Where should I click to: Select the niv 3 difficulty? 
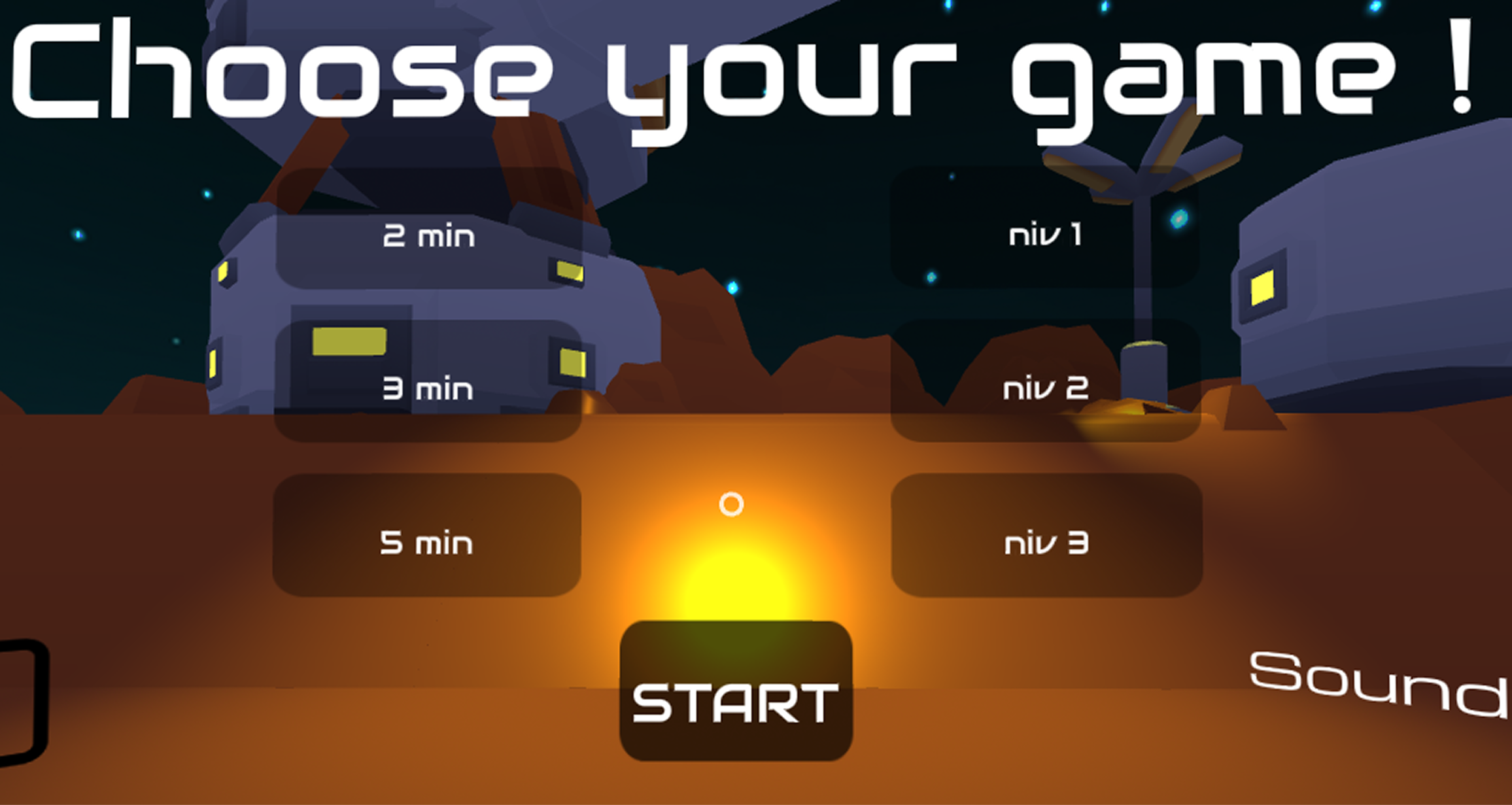[1046, 541]
